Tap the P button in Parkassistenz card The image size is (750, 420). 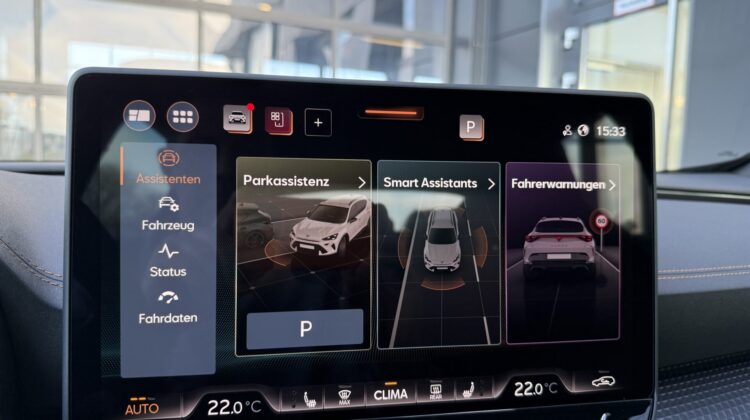(x=305, y=328)
